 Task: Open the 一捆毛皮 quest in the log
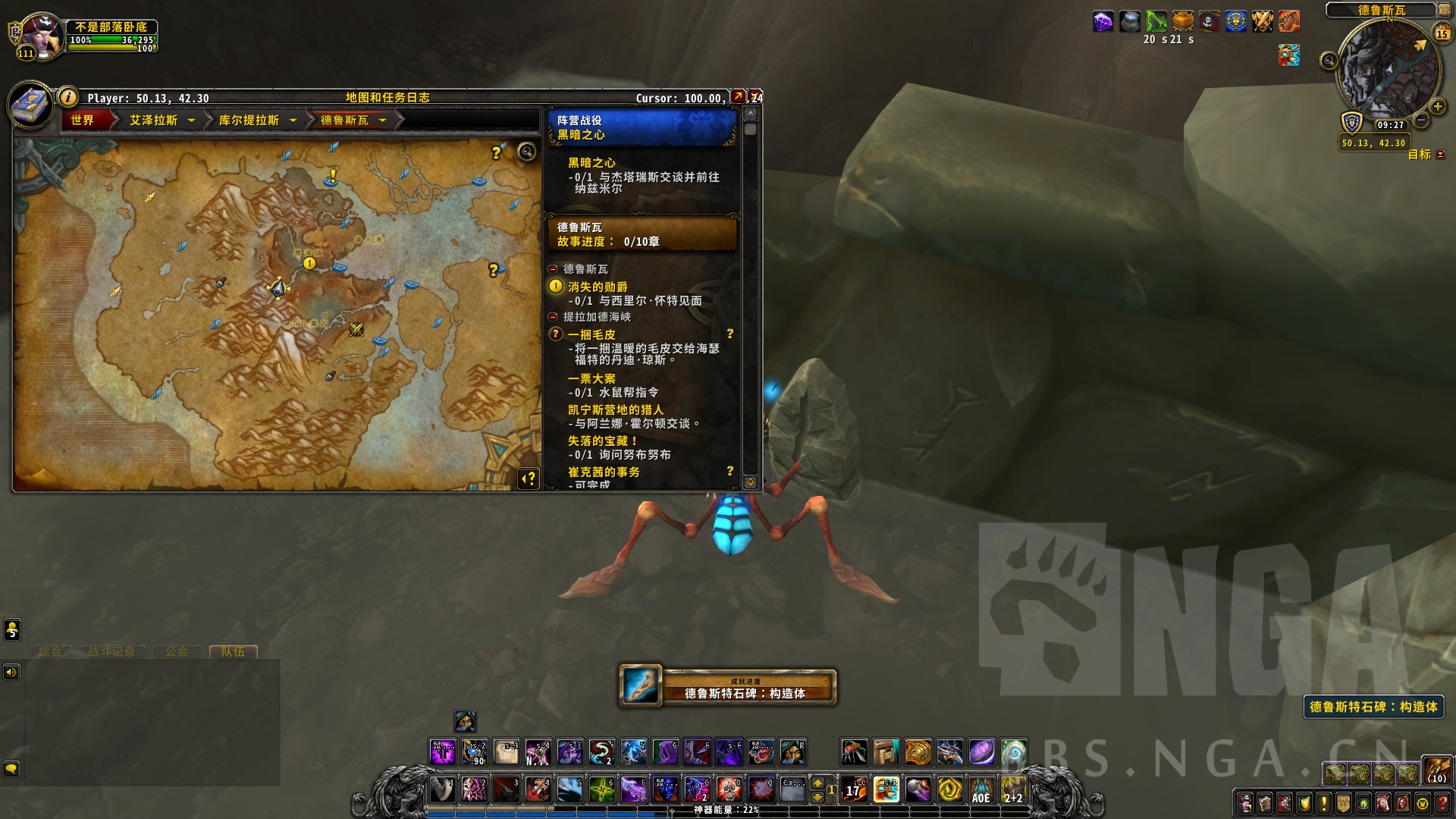pyautogui.click(x=591, y=334)
